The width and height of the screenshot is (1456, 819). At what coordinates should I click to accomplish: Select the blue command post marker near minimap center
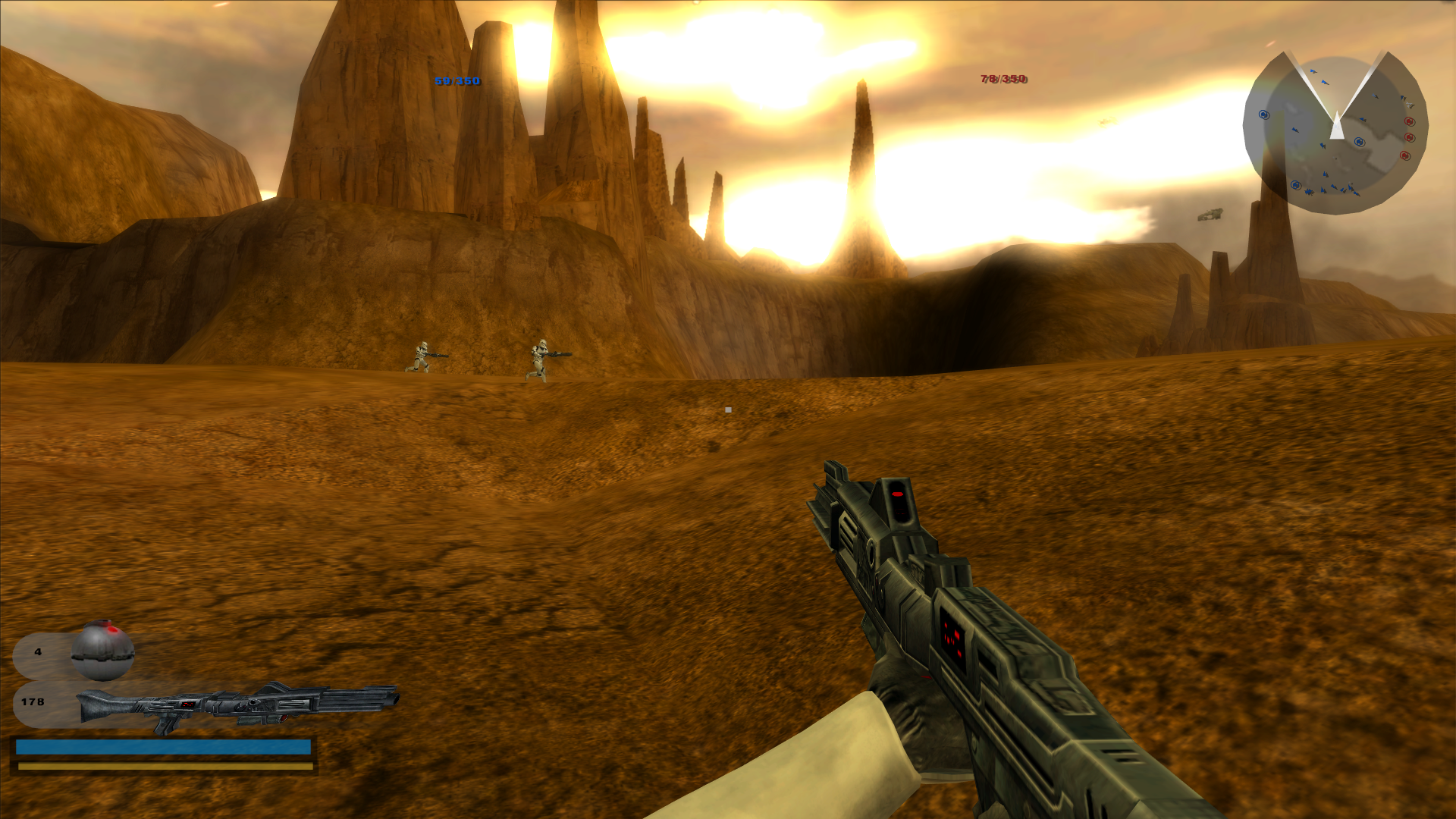[1359, 142]
